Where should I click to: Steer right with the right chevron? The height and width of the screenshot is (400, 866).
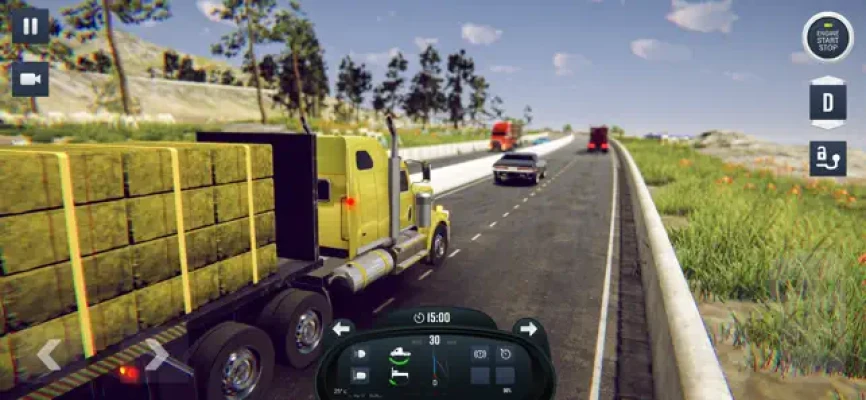(157, 353)
